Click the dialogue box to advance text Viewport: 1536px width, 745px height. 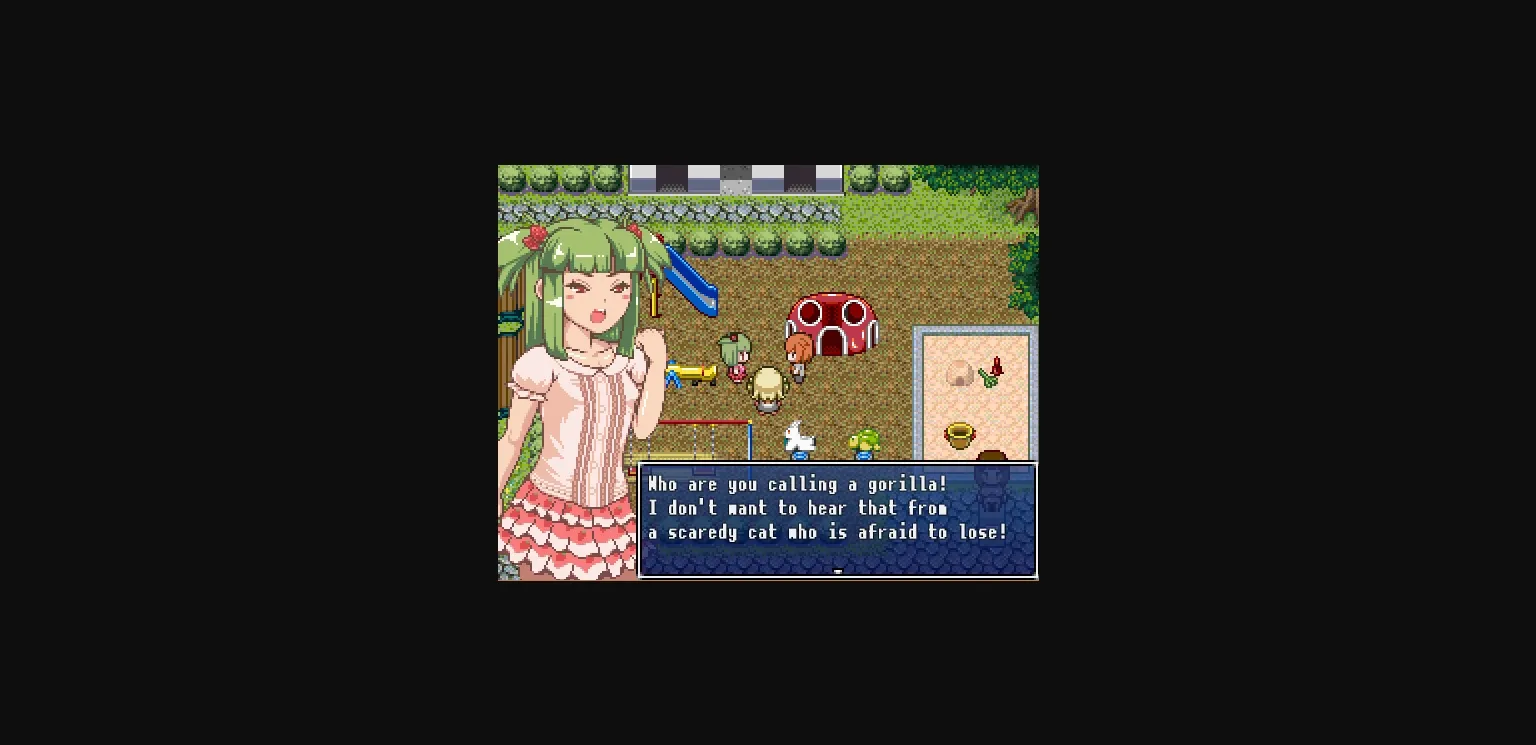pos(838,520)
